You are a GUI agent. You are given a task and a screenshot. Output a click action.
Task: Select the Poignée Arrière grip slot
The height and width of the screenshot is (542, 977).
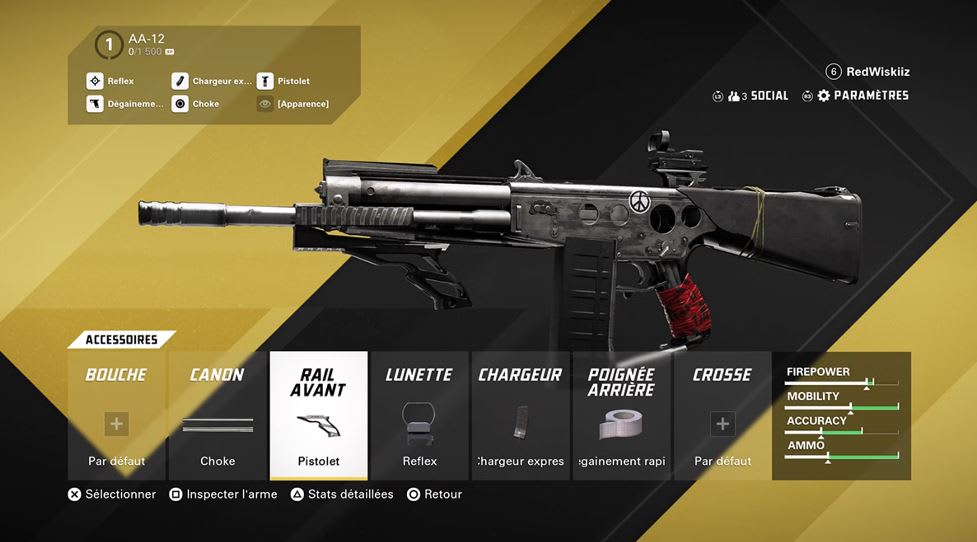point(621,415)
